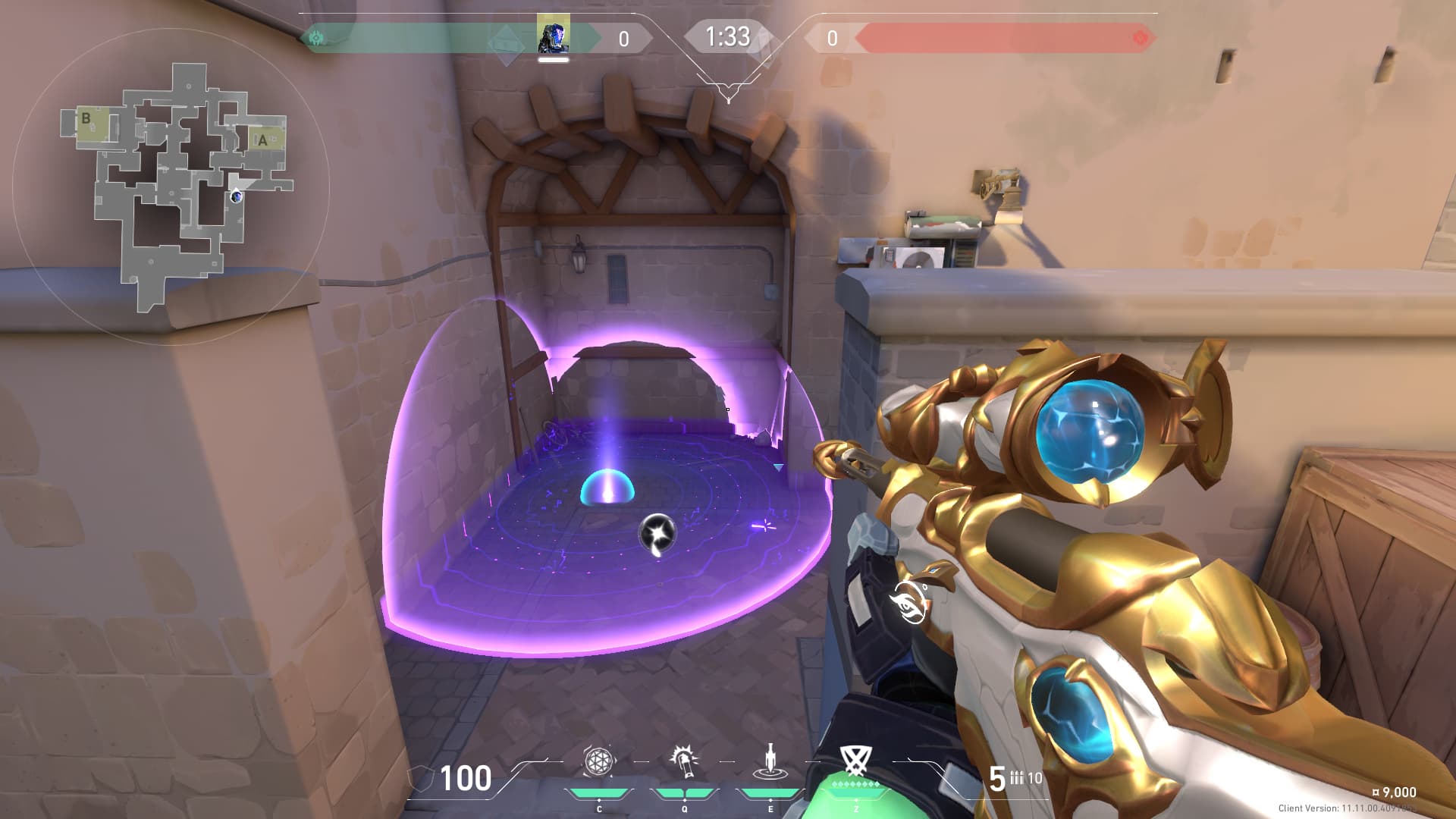Viewport: 1456px width, 819px height.
Task: Select the ZERO/point knife ability
Action: tap(770, 761)
